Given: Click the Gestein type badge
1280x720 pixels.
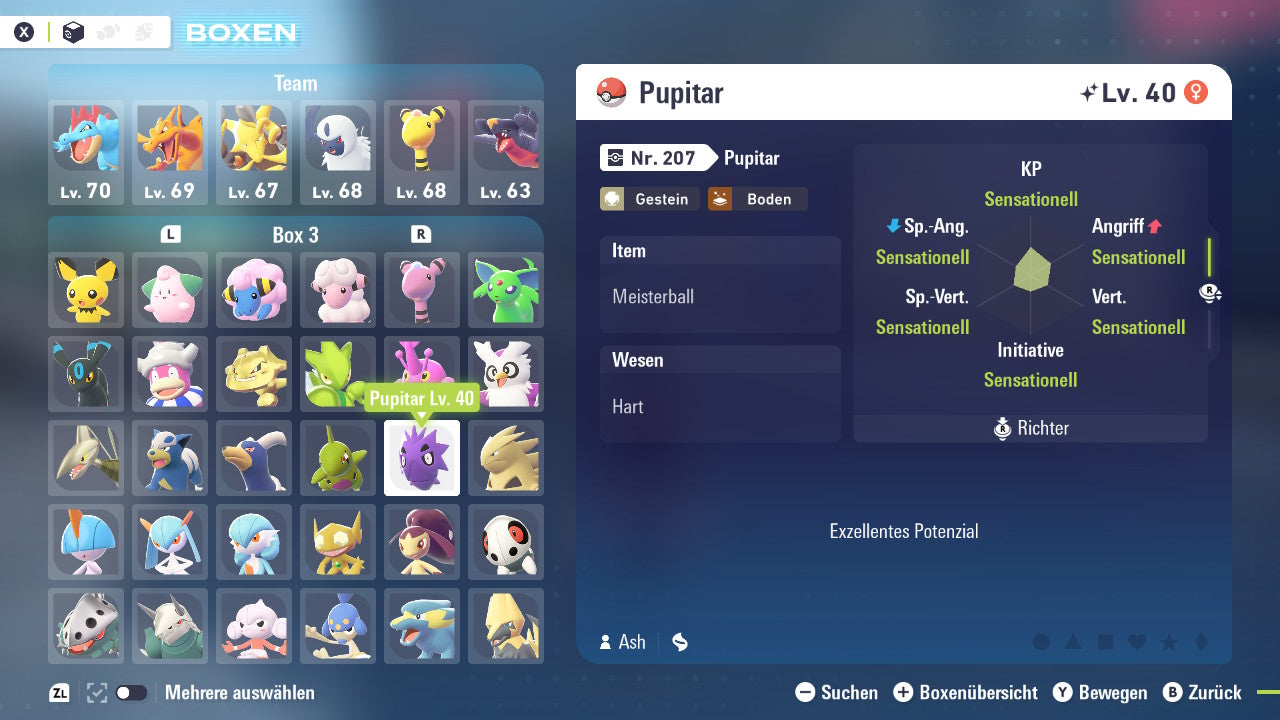Looking at the screenshot, I should pyautogui.click(x=649, y=199).
